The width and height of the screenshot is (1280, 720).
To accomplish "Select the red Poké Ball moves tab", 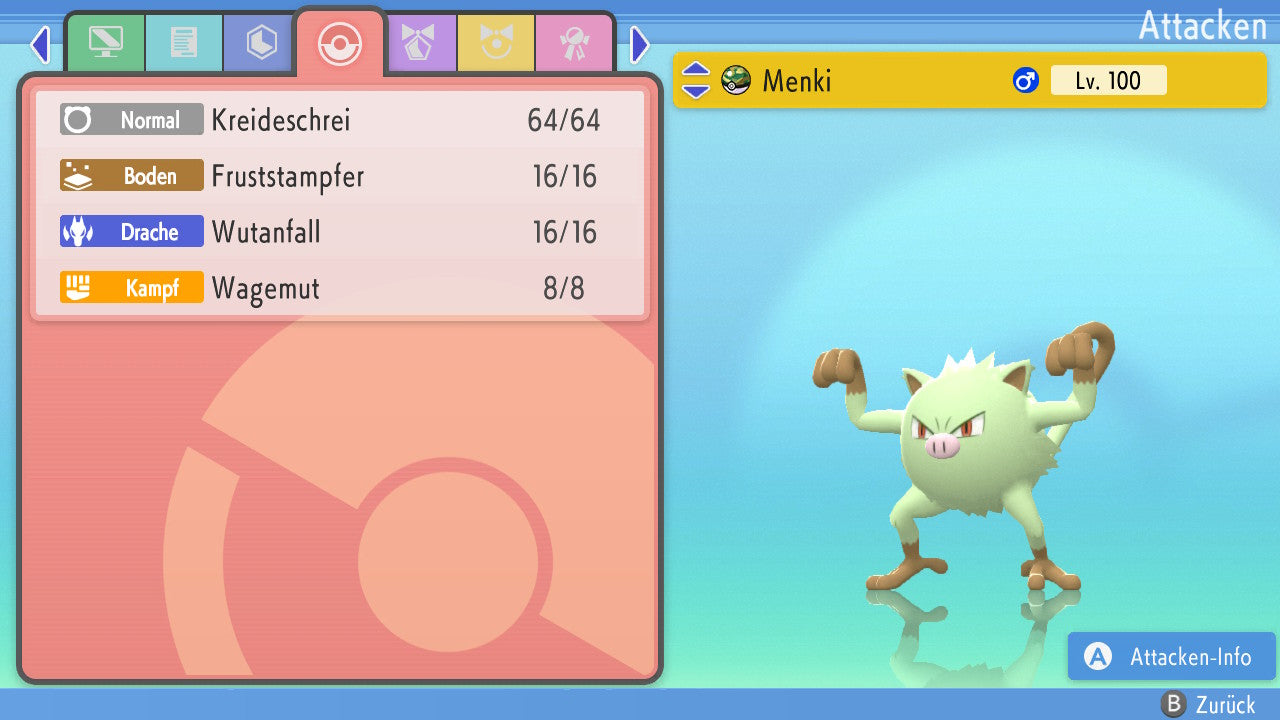I will click(x=339, y=43).
